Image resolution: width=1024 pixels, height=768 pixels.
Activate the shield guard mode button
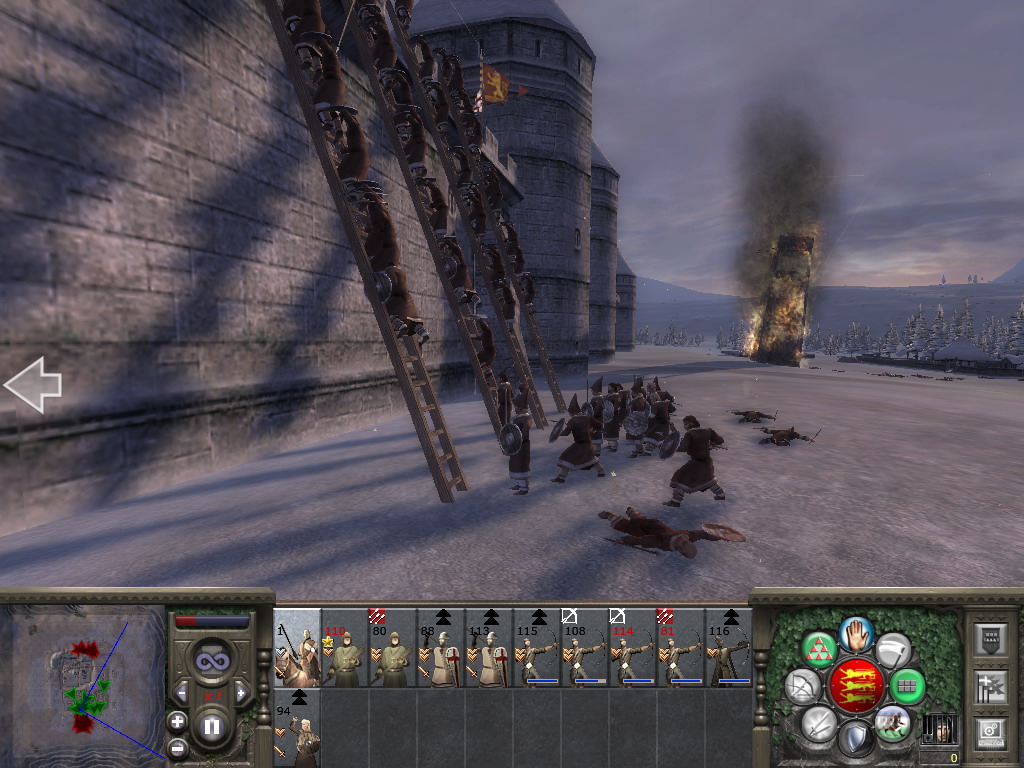point(856,739)
